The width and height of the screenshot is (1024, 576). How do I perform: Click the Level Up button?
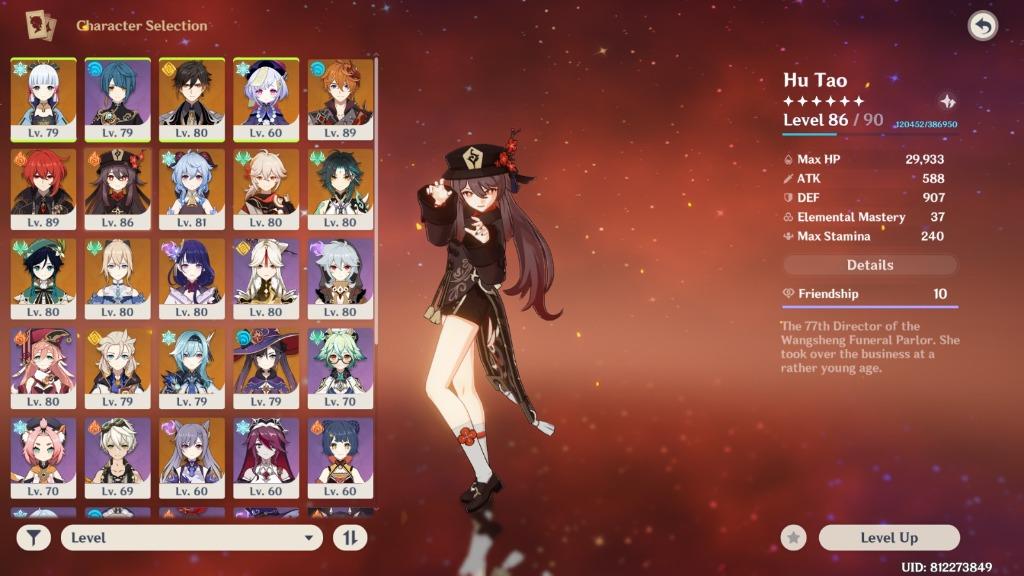888,538
